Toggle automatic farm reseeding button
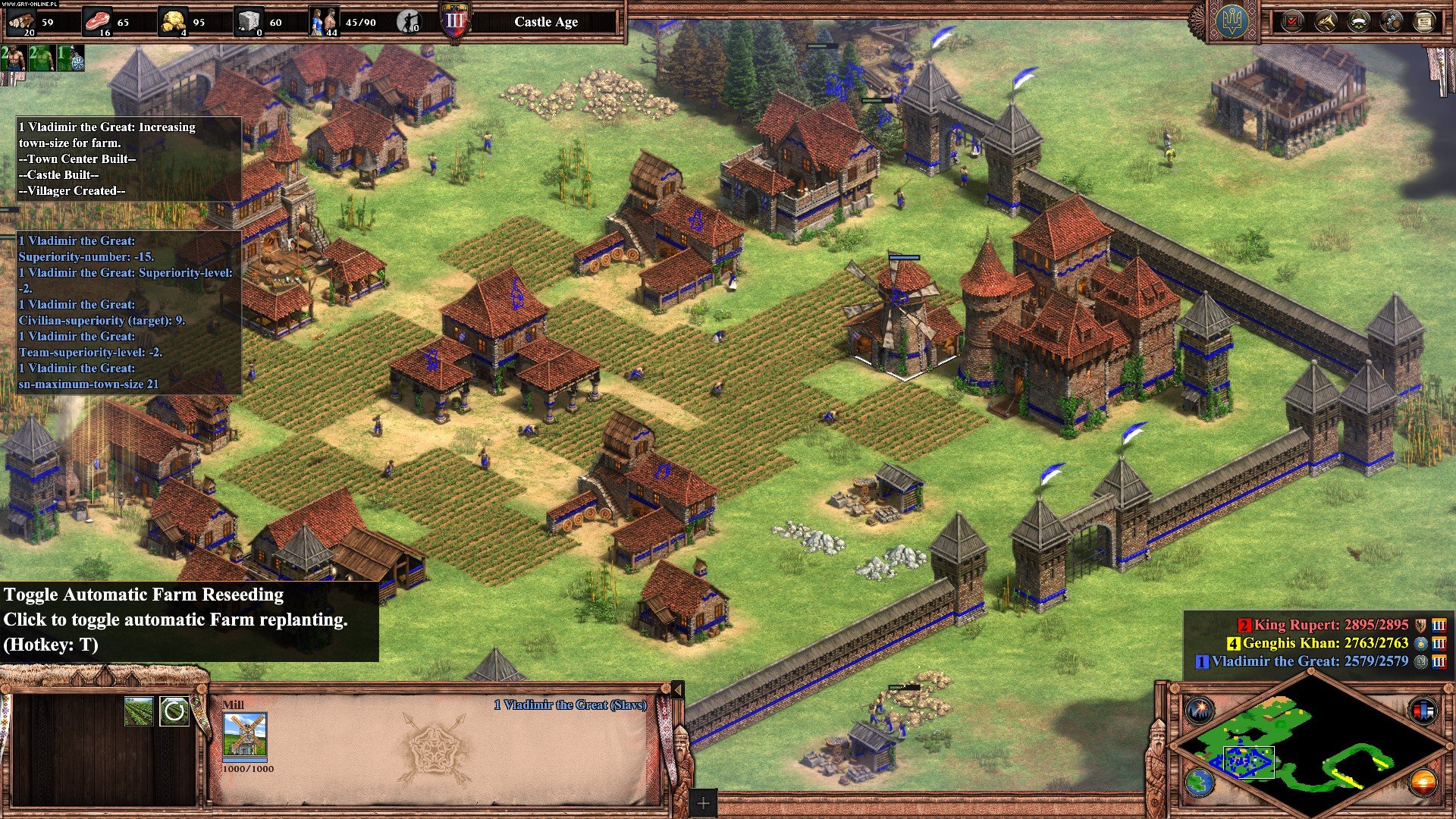The image size is (1456, 819). tap(174, 711)
